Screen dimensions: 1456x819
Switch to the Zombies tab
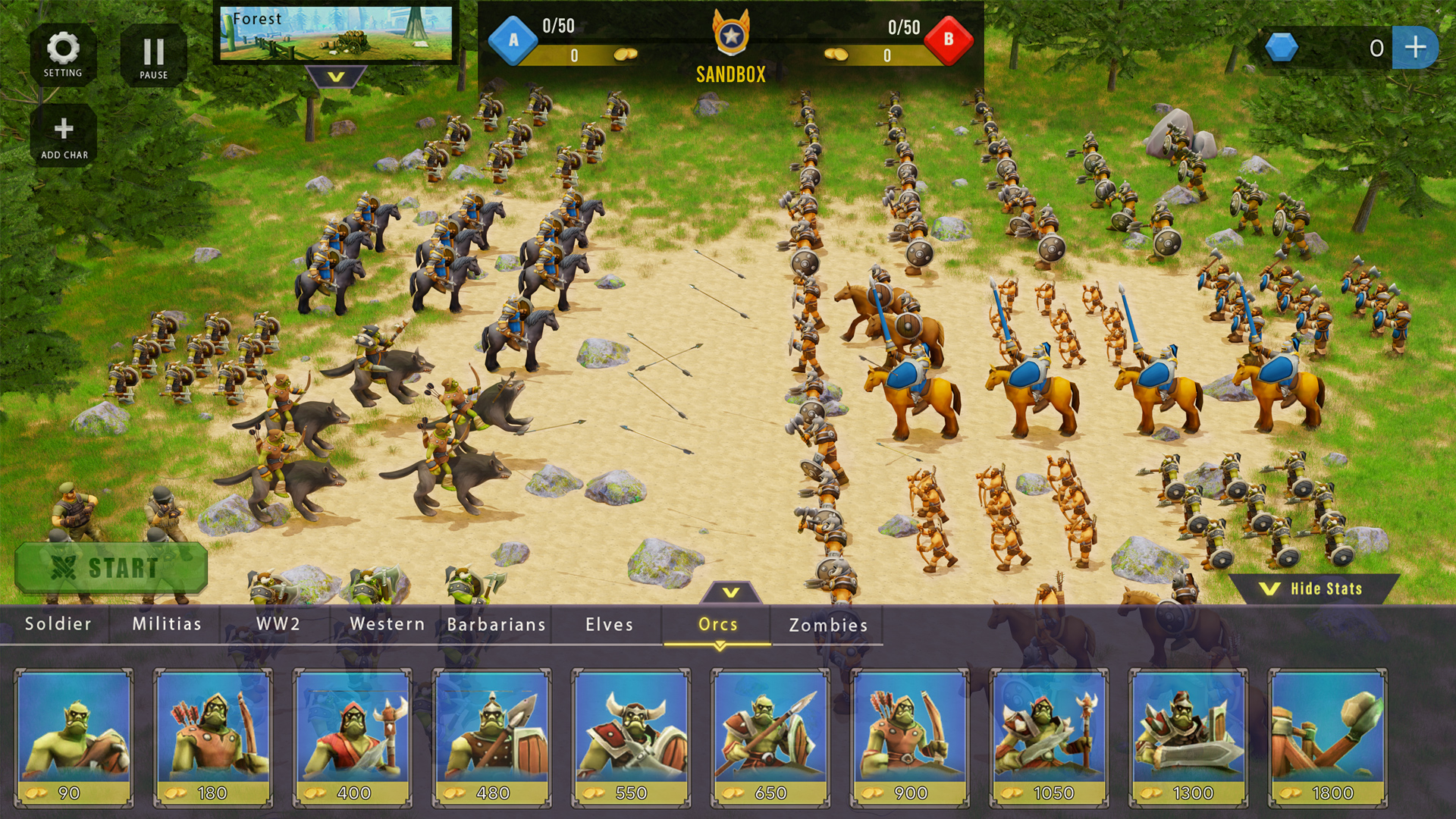(828, 625)
